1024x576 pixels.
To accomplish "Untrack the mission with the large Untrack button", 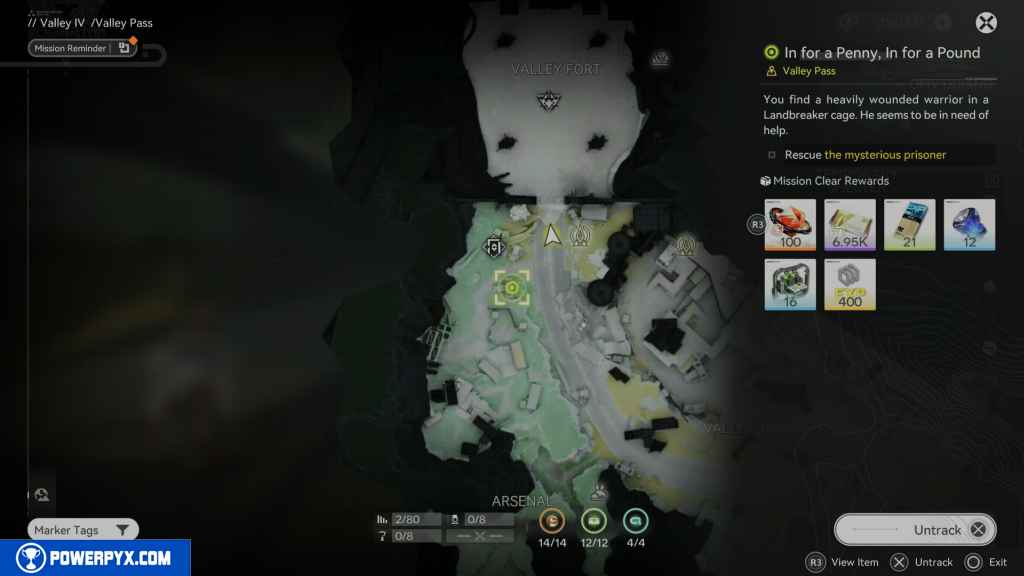I will 915,530.
